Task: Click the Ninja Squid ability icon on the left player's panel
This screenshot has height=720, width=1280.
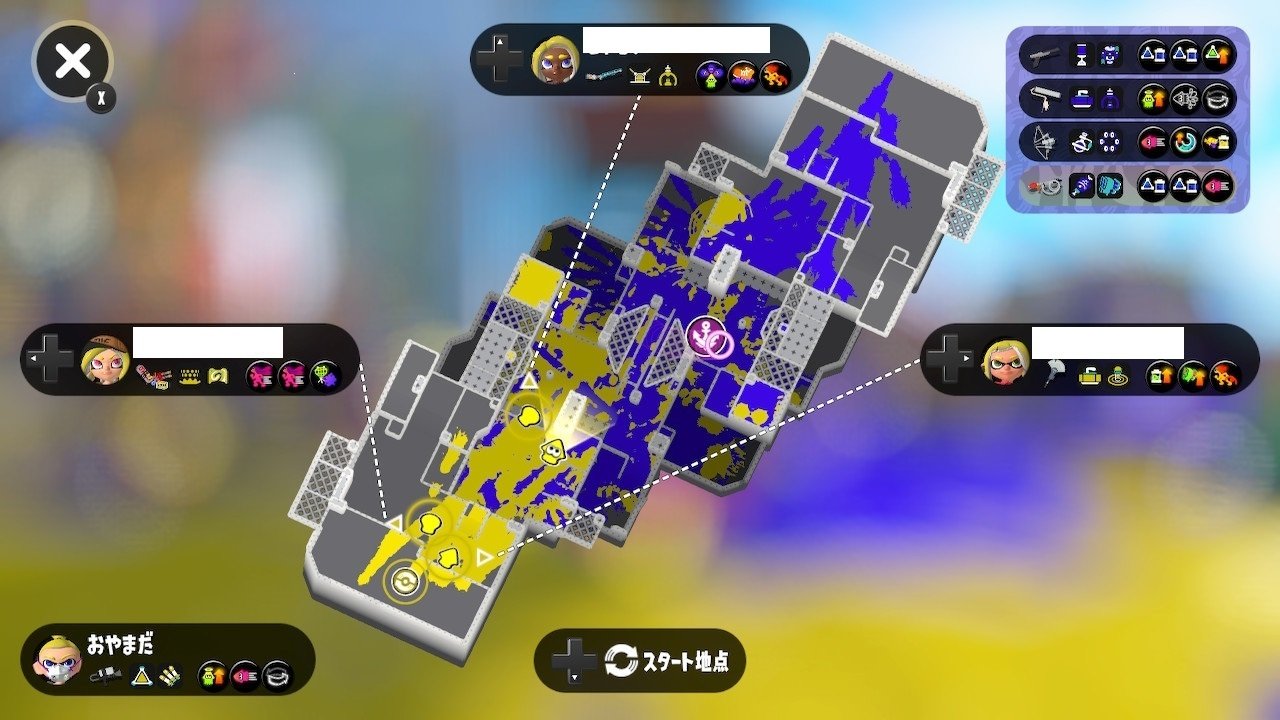Action: 322,376
